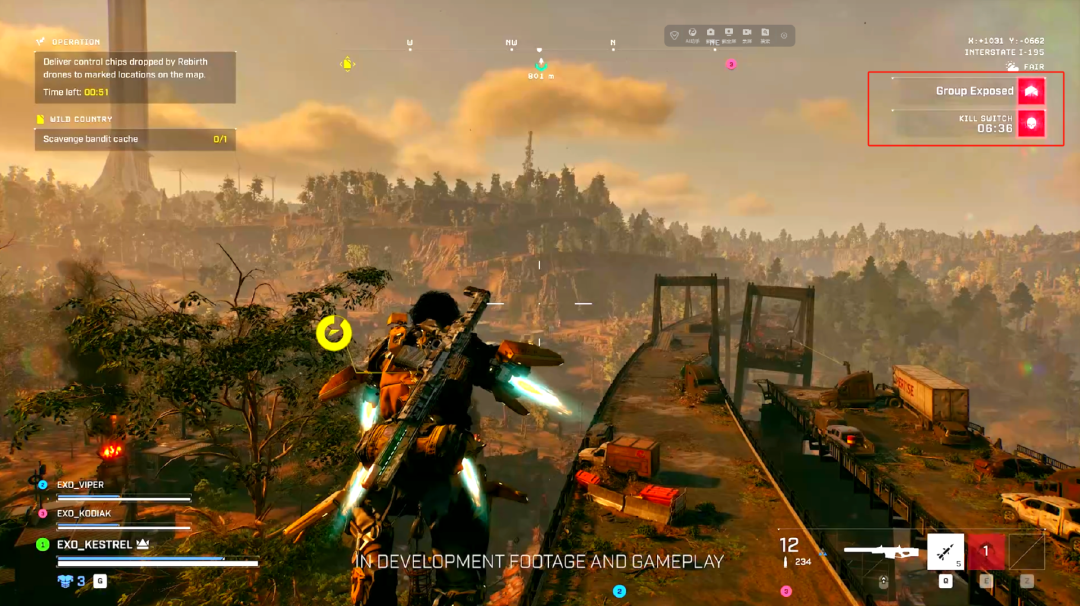Open the overlay settings gear
The image size is (1080, 606).
784,36
